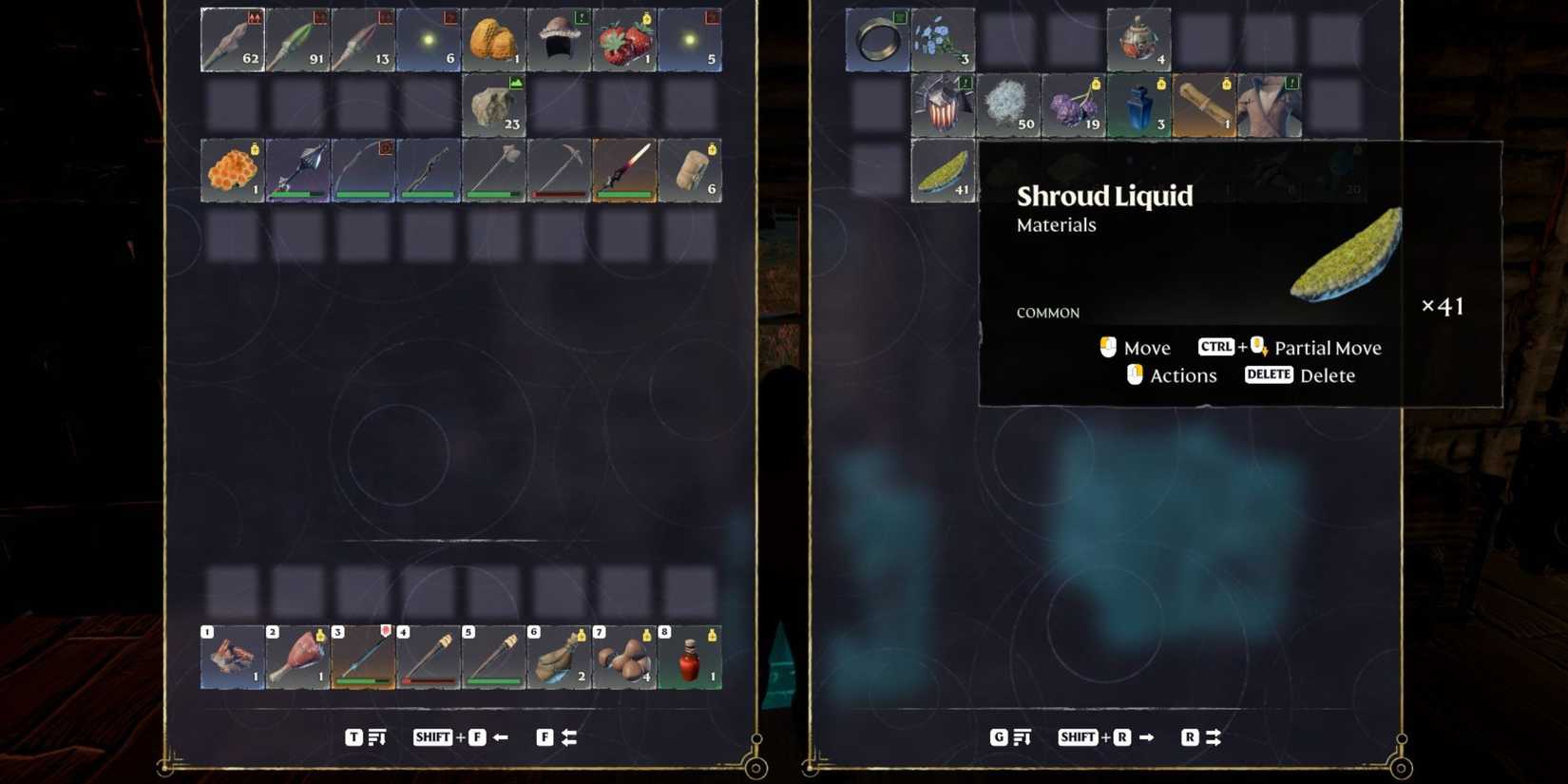Select the torch in hotbar slot 4

pos(428,658)
